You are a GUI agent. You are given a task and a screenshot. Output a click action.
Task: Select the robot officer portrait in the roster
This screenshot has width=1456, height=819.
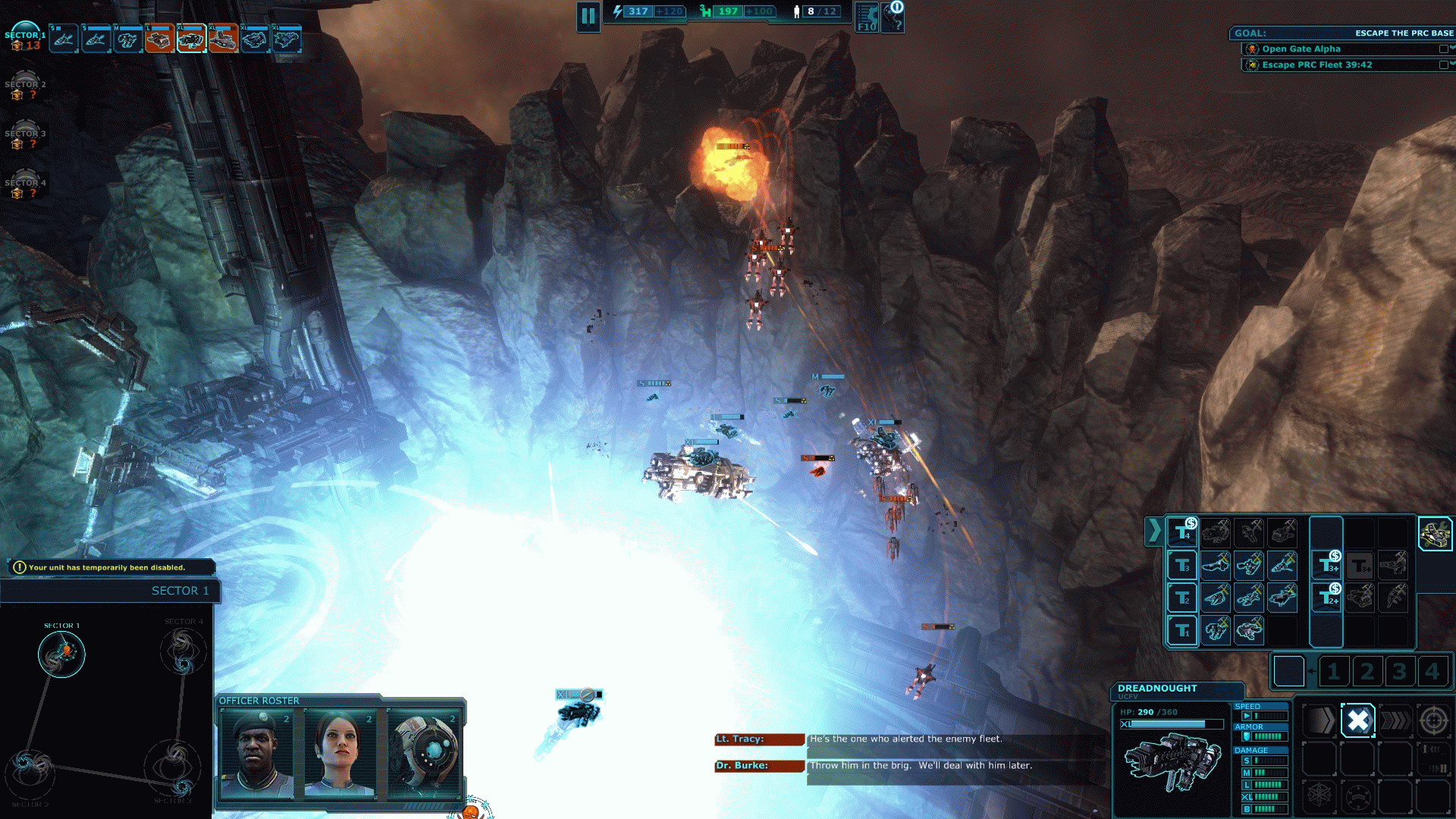click(423, 754)
